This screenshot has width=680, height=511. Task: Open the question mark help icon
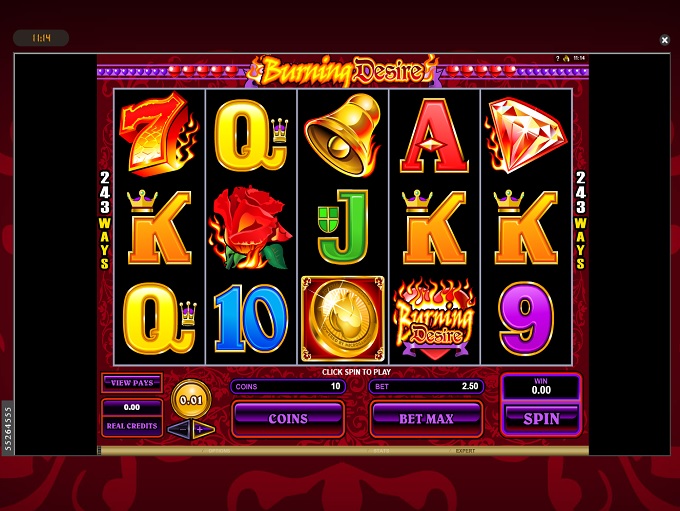(558, 59)
